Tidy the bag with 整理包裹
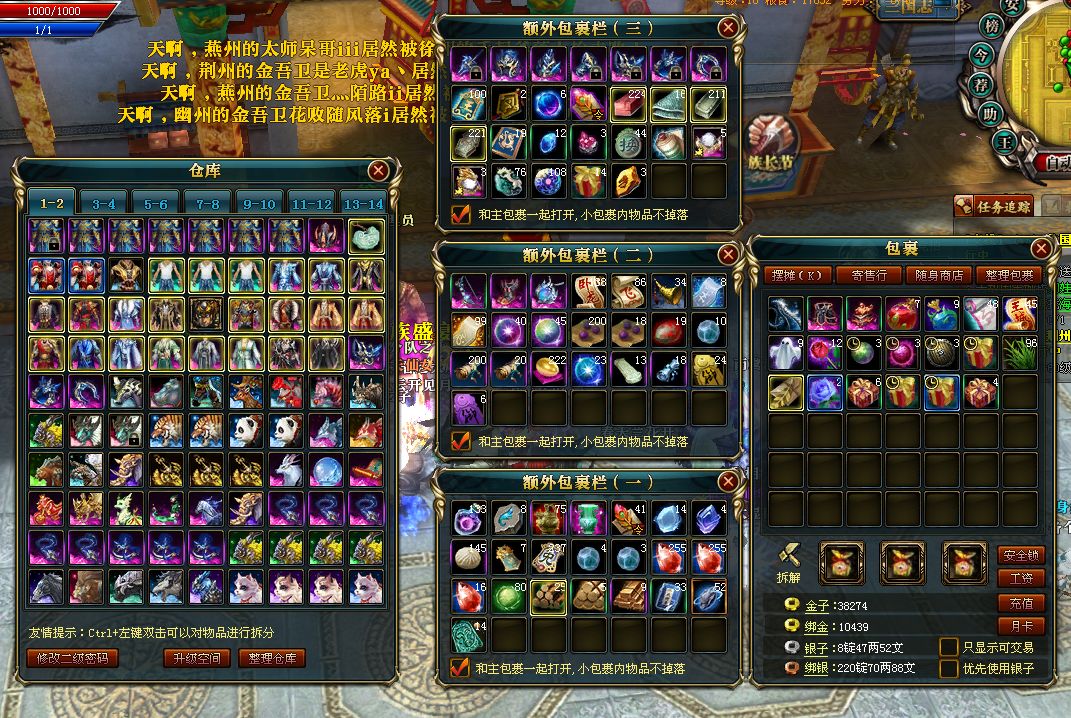This screenshot has width=1071, height=718. [1011, 275]
